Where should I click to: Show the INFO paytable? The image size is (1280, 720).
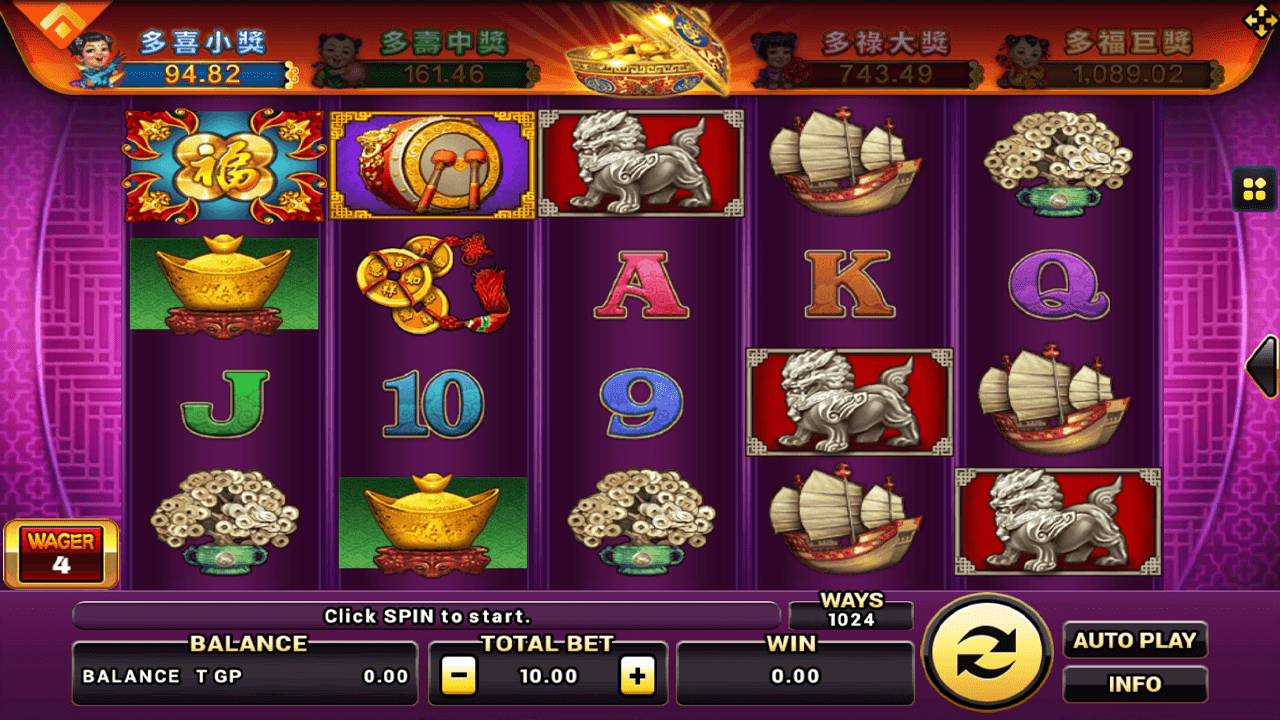[1134, 685]
